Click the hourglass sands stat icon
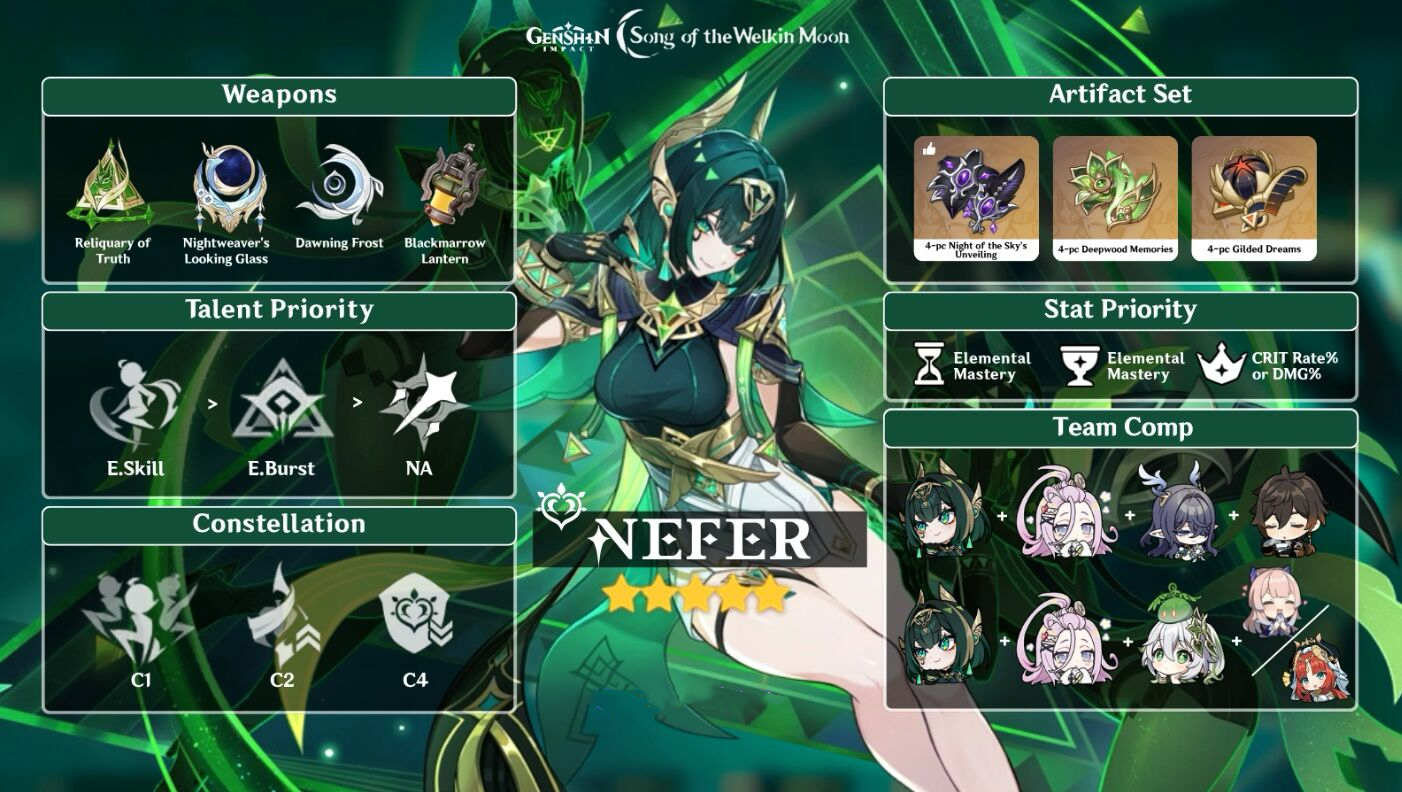This screenshot has width=1402, height=792. (929, 364)
